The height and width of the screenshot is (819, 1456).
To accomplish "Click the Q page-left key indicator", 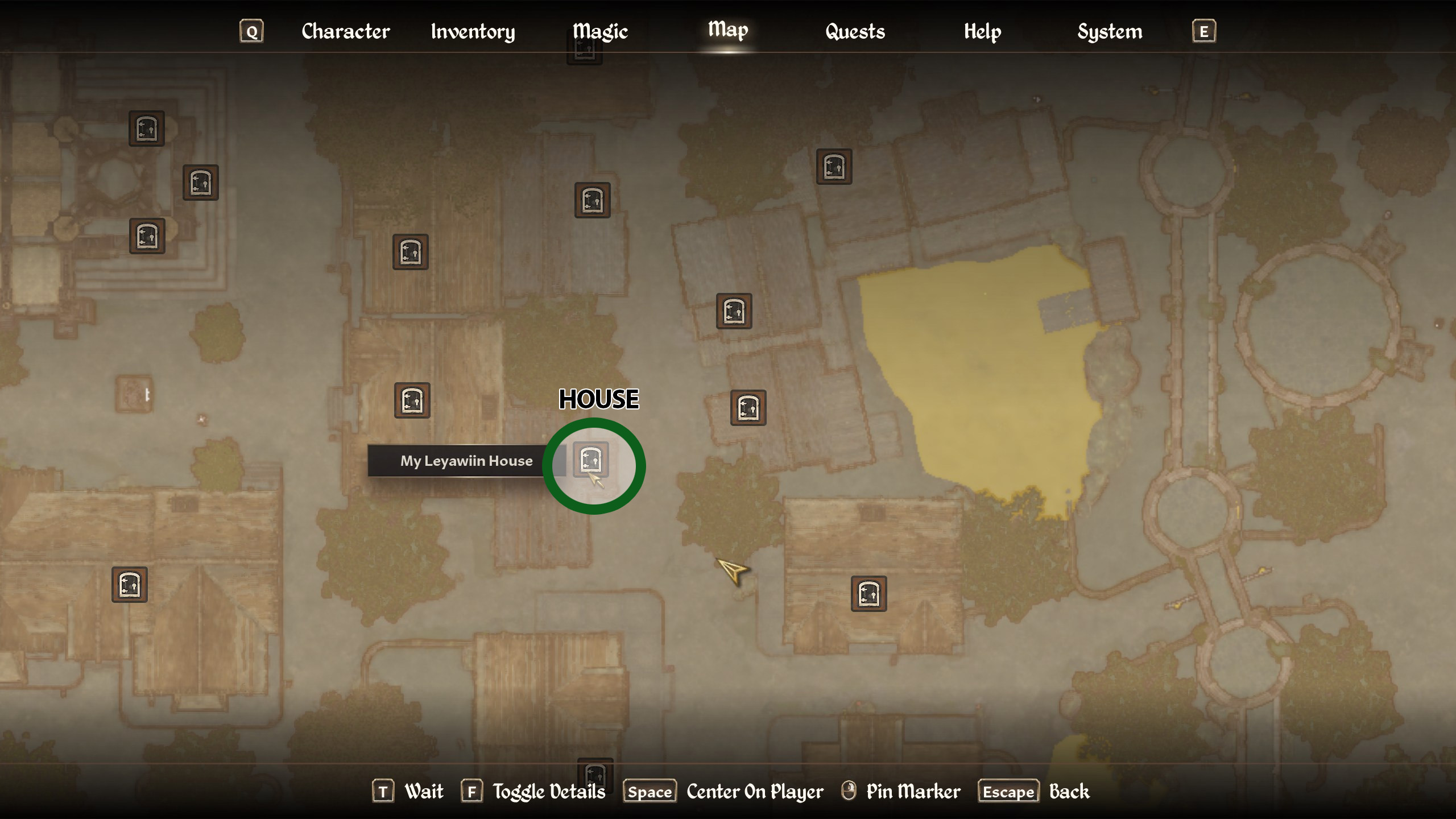I will coord(251,31).
